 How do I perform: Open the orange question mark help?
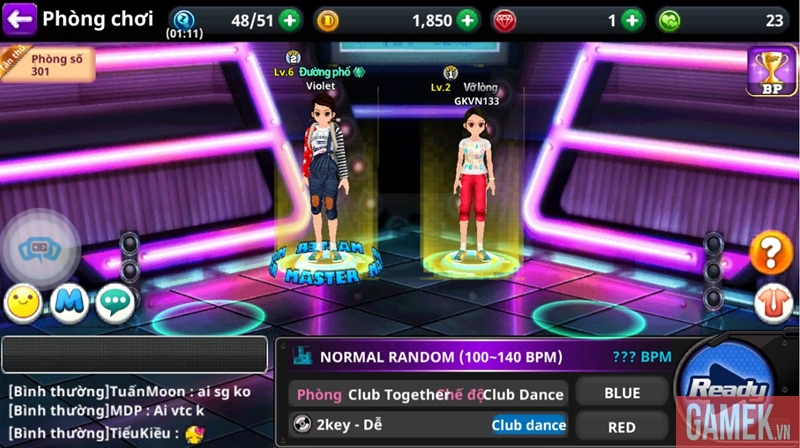click(x=770, y=253)
